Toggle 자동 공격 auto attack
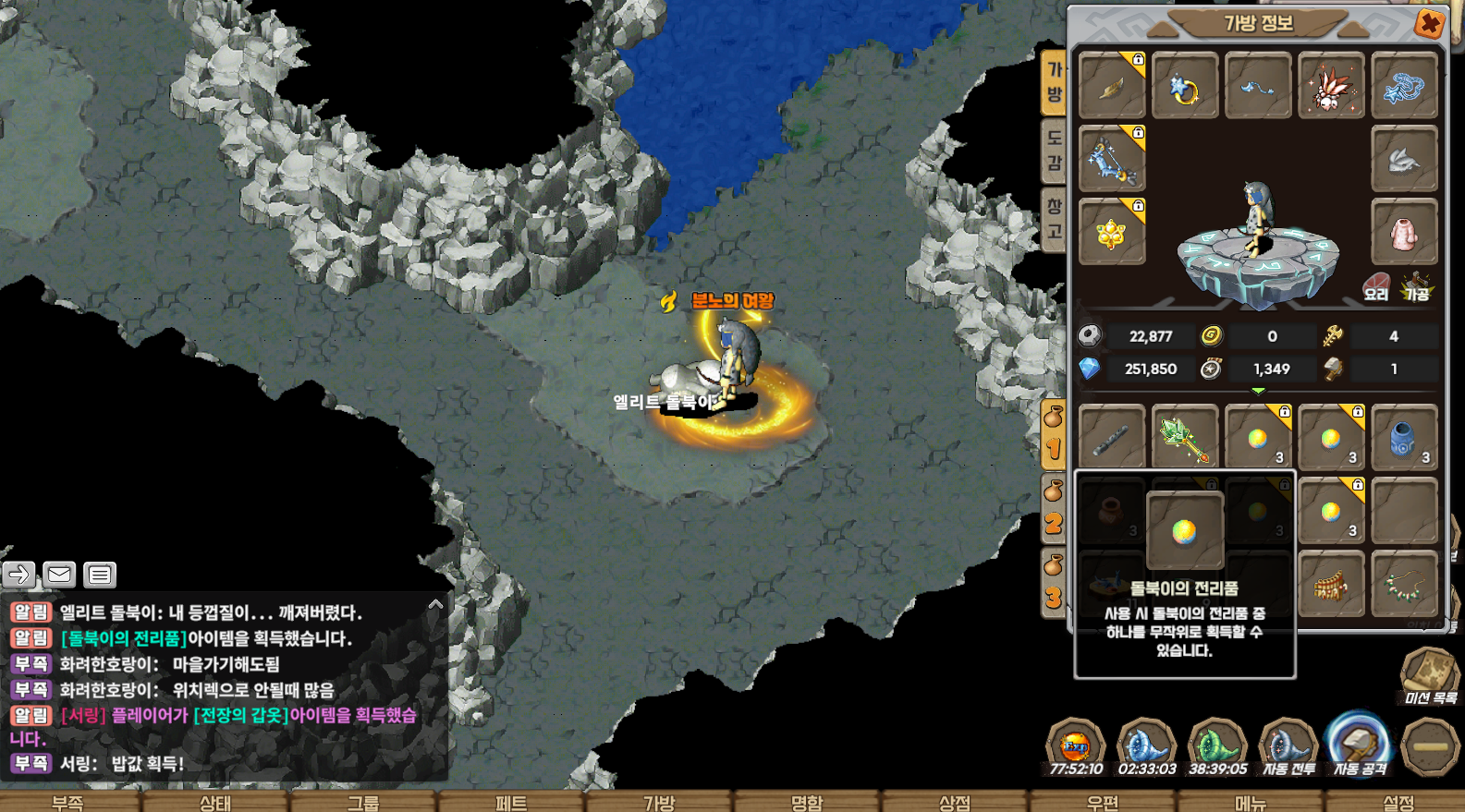This screenshot has width=1465, height=812. point(1359,746)
